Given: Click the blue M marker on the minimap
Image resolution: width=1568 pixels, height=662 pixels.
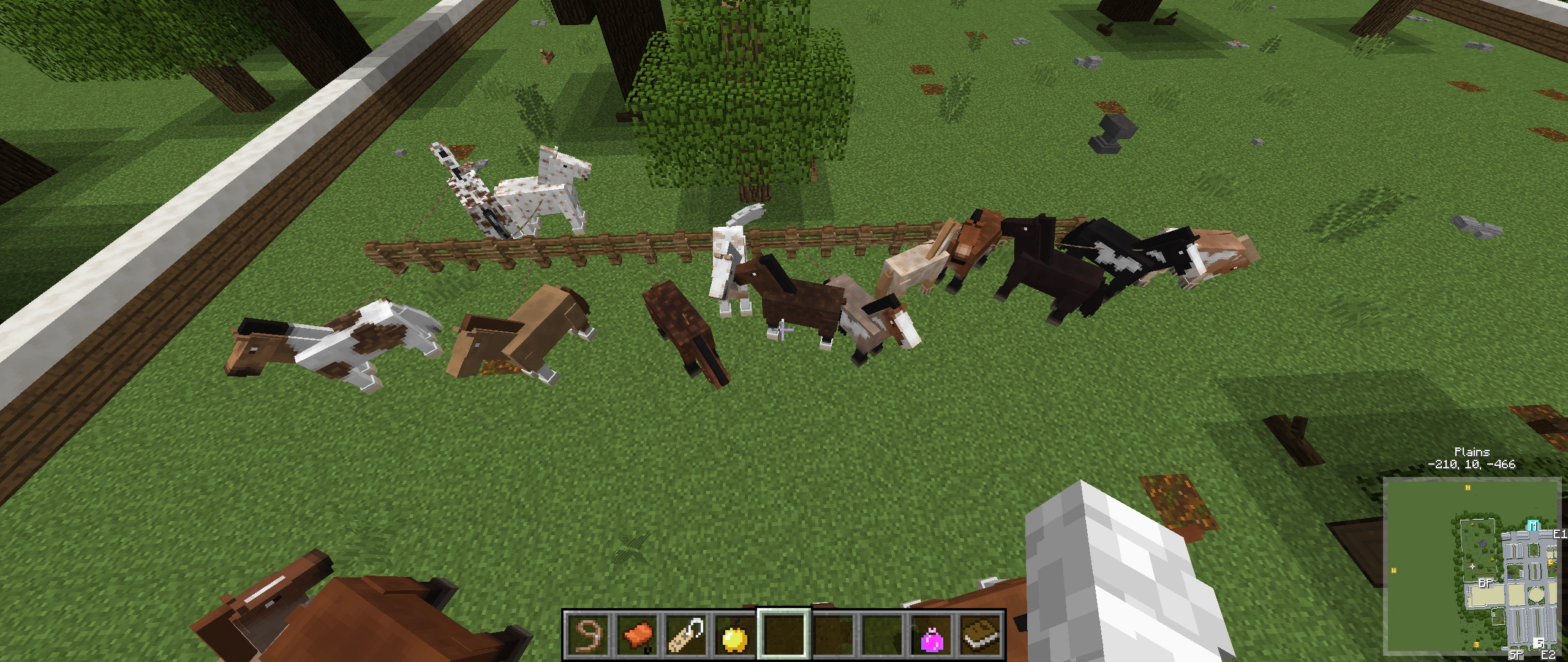Looking at the screenshot, I should [x=1532, y=525].
